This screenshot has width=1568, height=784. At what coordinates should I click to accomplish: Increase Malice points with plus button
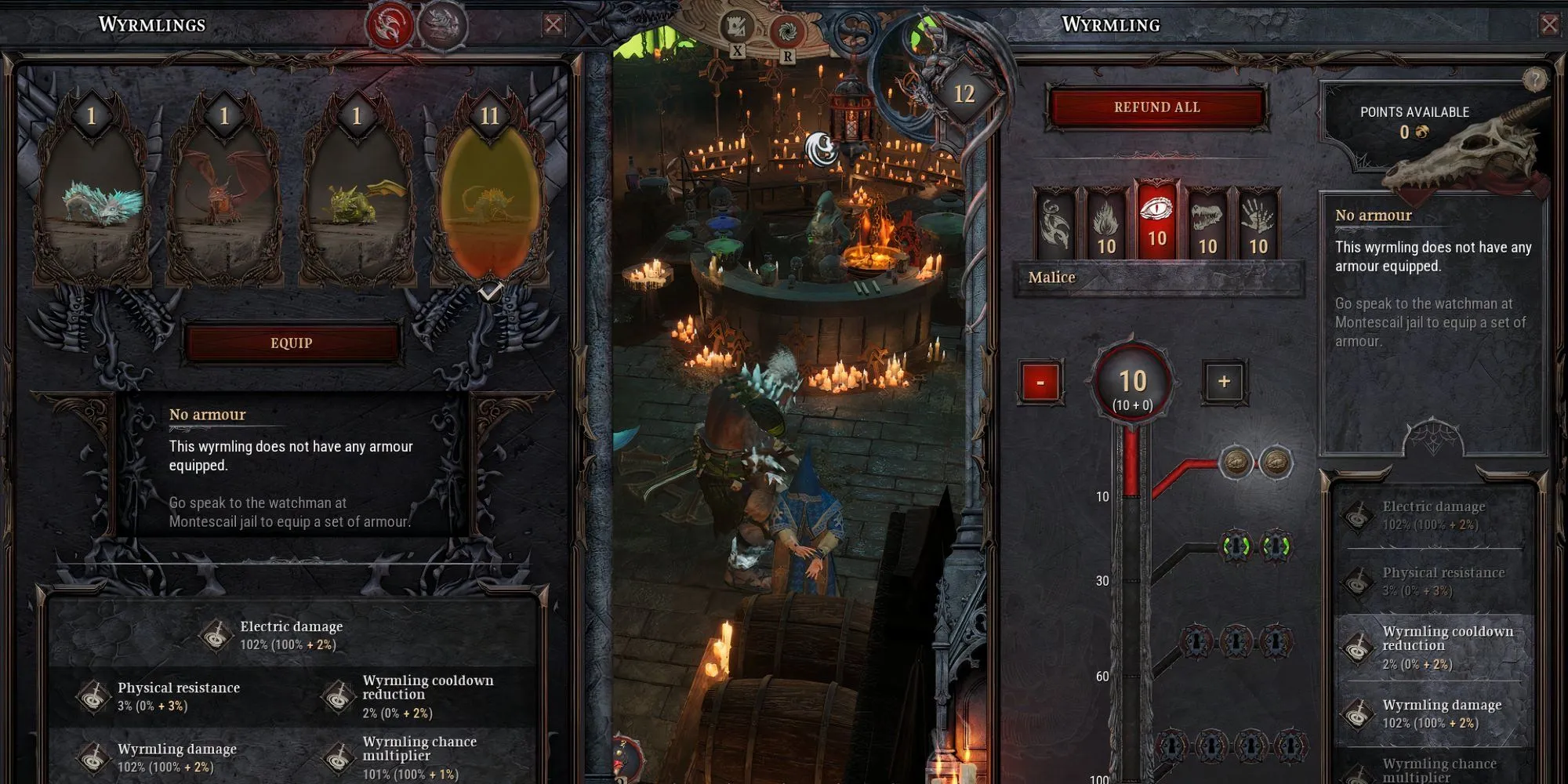tap(1224, 382)
